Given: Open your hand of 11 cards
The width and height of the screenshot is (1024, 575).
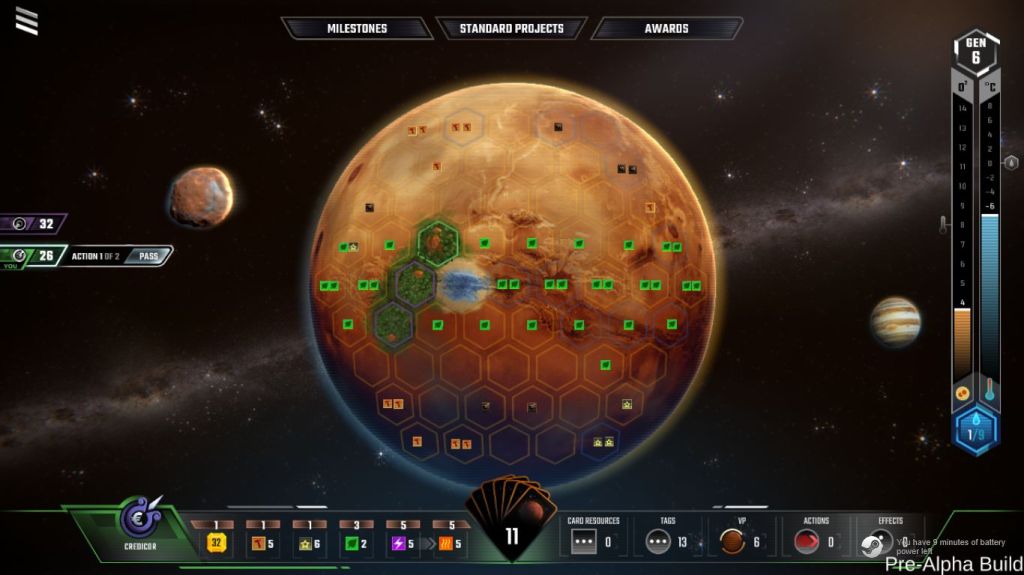Looking at the screenshot, I should coord(512,520).
